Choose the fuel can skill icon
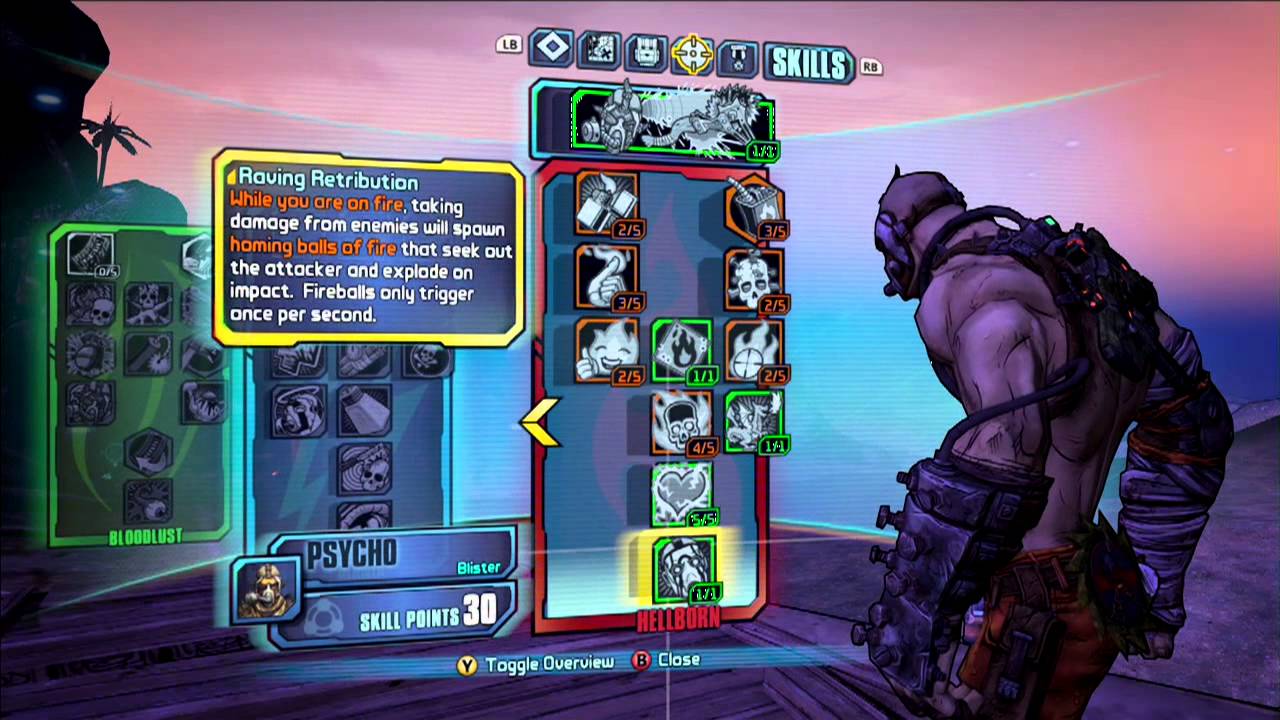The height and width of the screenshot is (720, 1280). pyautogui.click(x=754, y=204)
